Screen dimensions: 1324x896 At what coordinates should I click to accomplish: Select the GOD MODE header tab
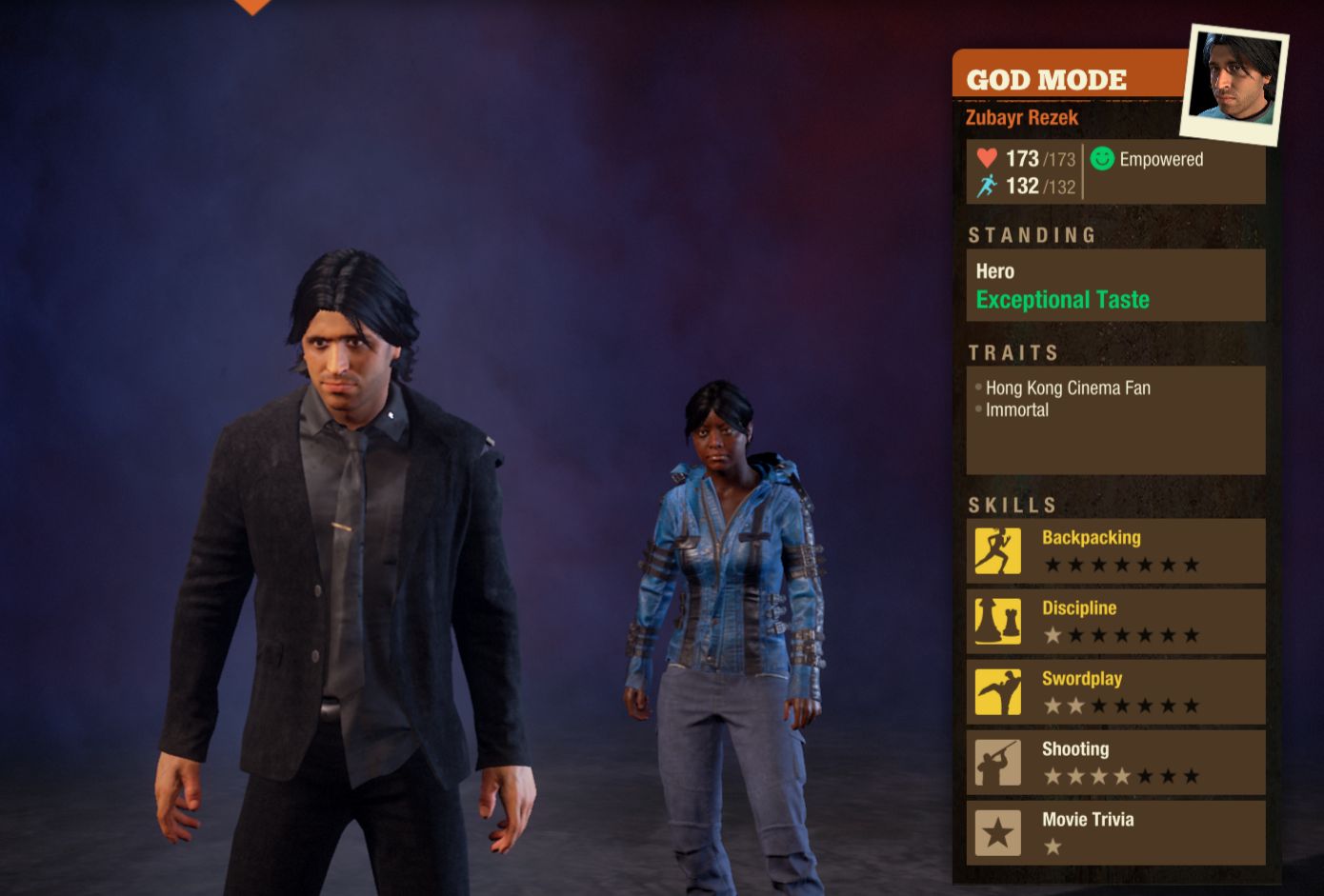coord(1046,80)
